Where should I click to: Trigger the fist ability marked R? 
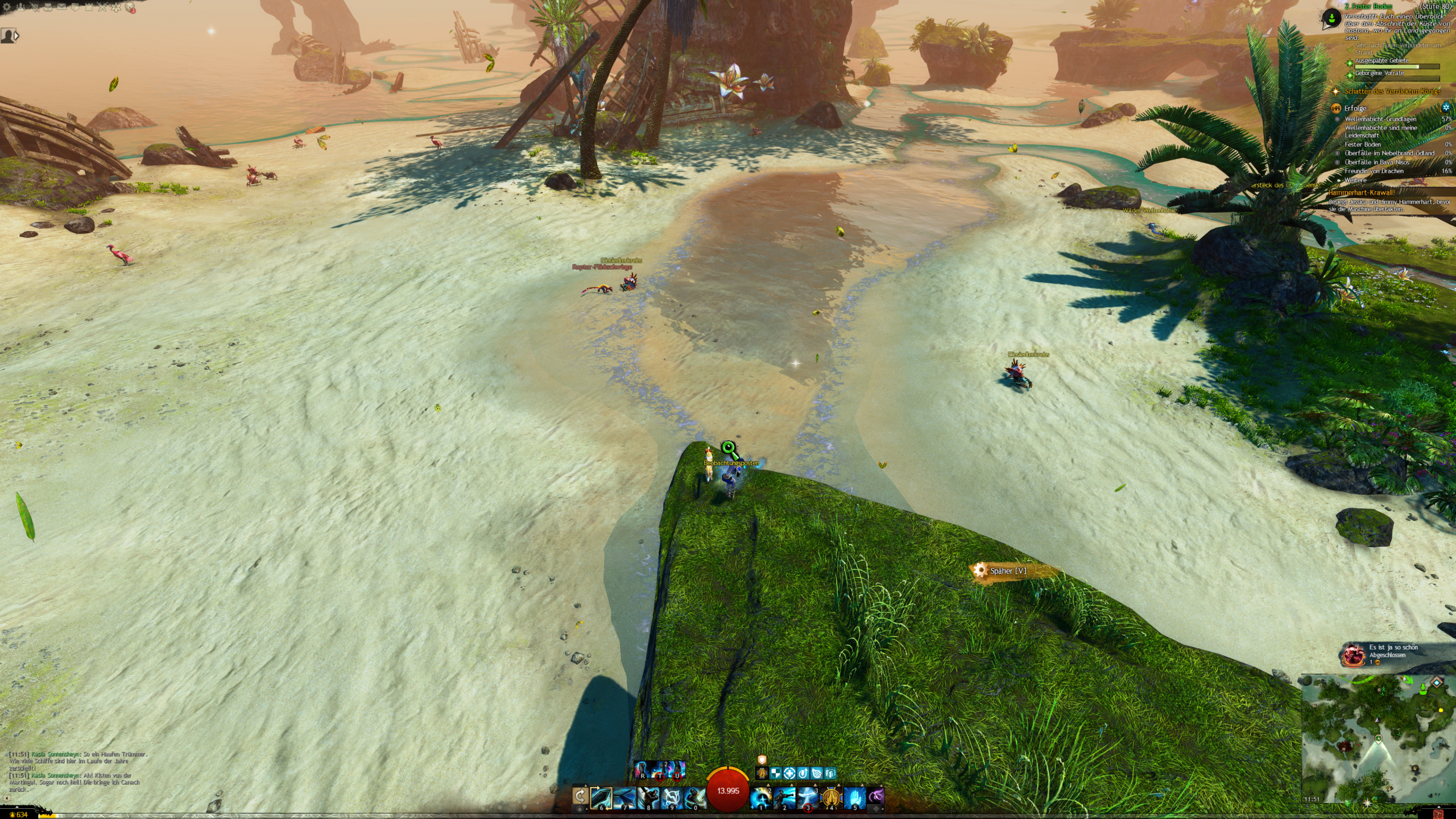click(643, 770)
